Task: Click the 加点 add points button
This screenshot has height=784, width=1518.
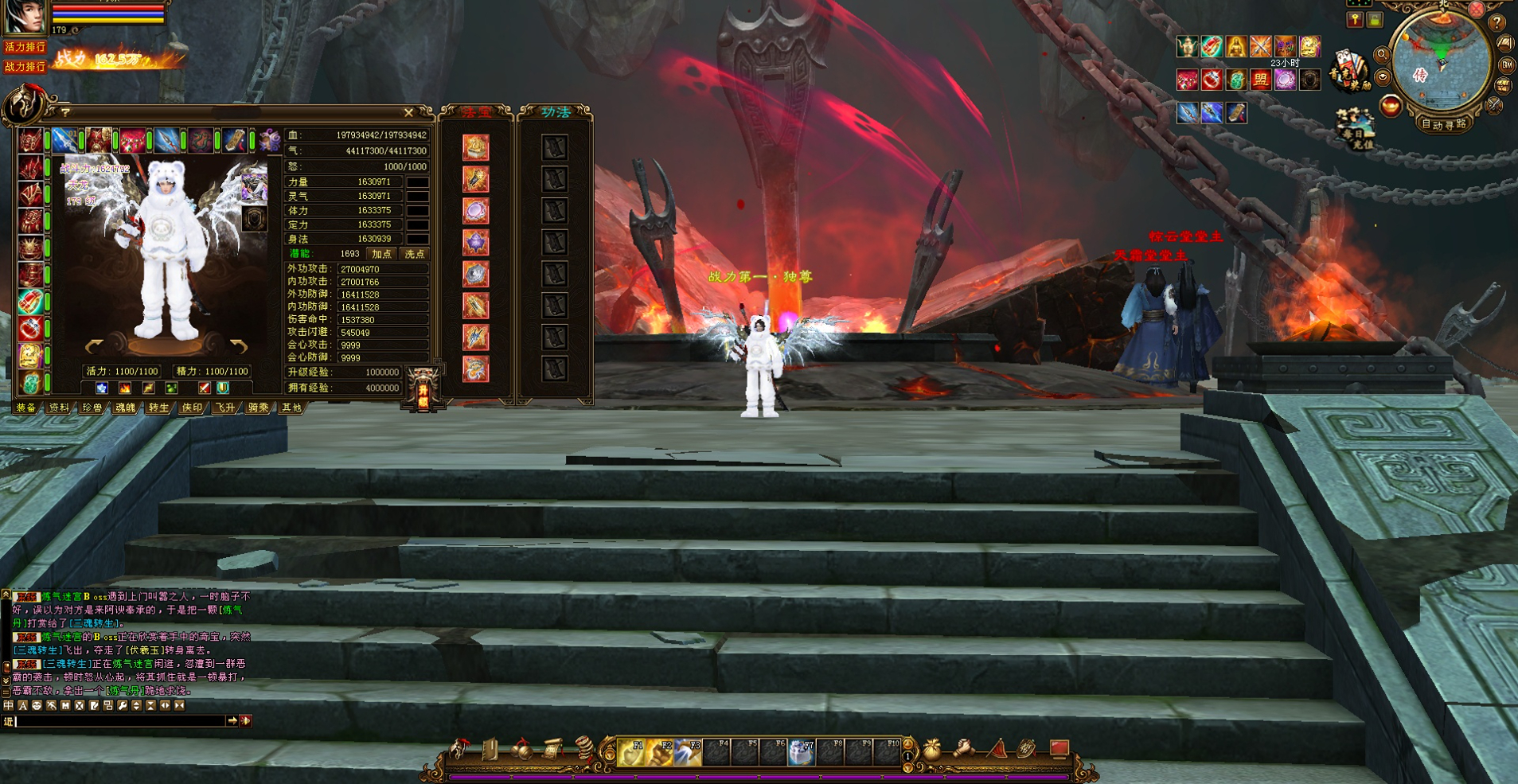Action: point(382,254)
